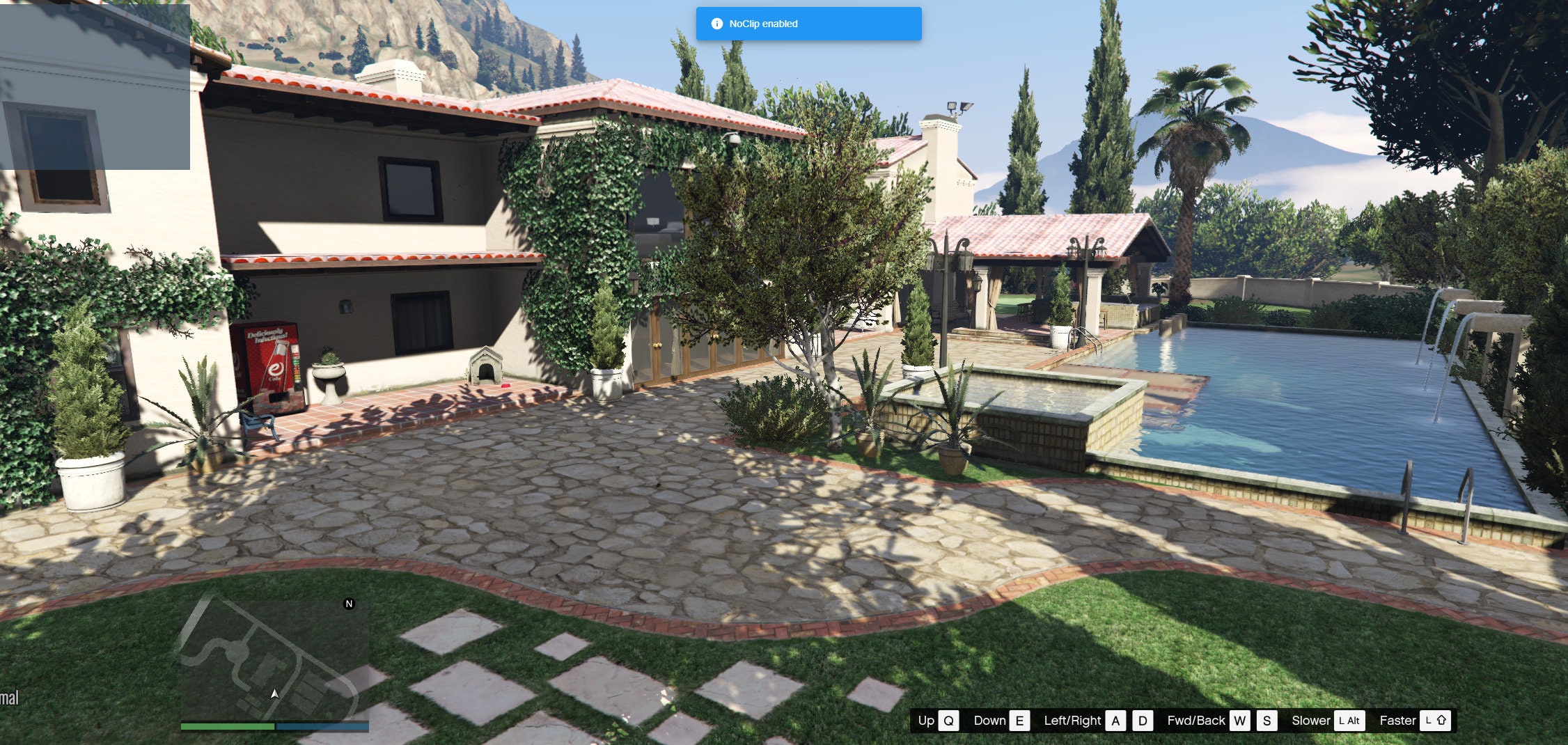Click the Left/Right label in the controls bar

pyautogui.click(x=1074, y=721)
